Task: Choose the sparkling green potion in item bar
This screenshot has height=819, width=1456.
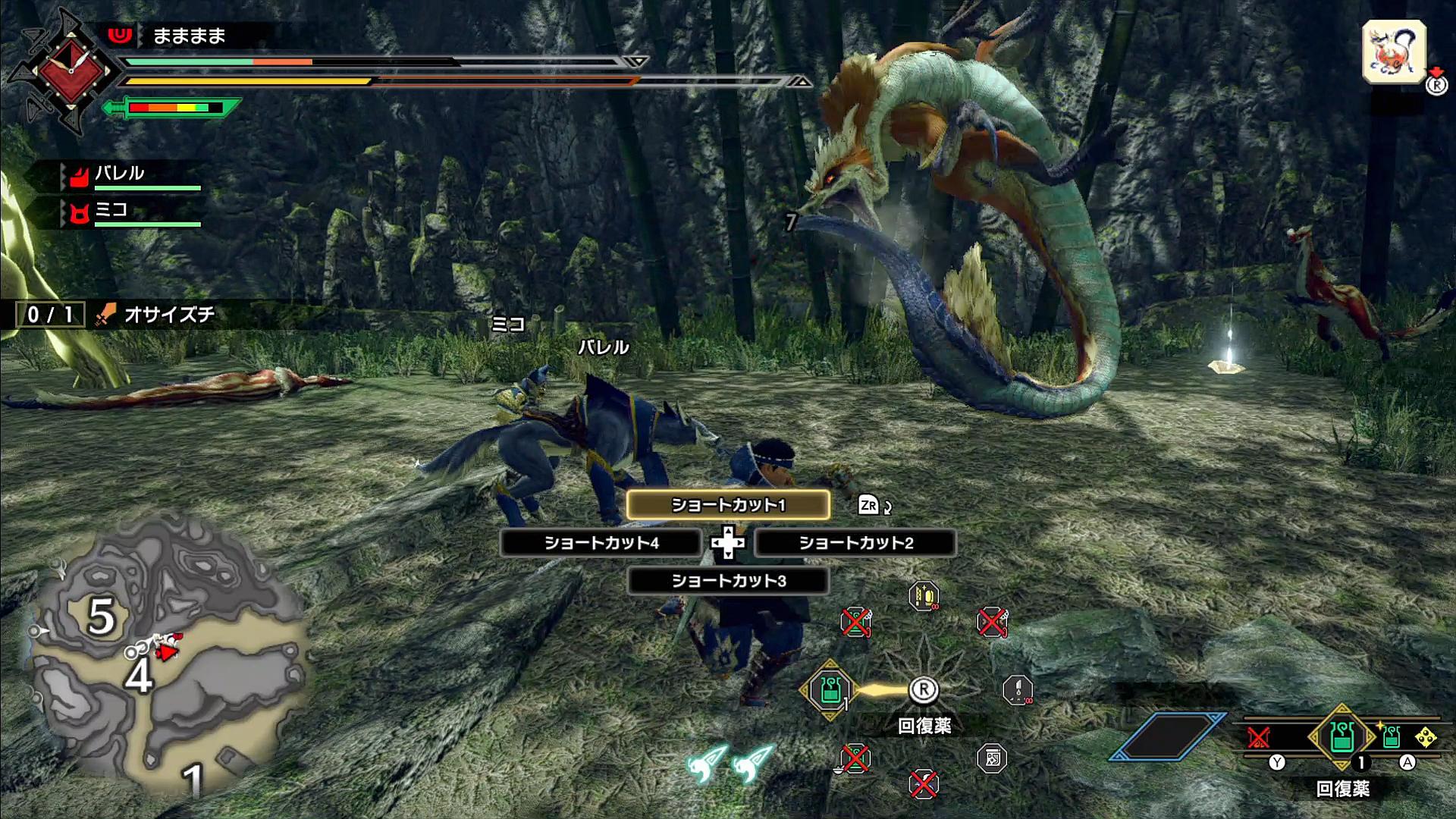Action: click(x=1391, y=737)
